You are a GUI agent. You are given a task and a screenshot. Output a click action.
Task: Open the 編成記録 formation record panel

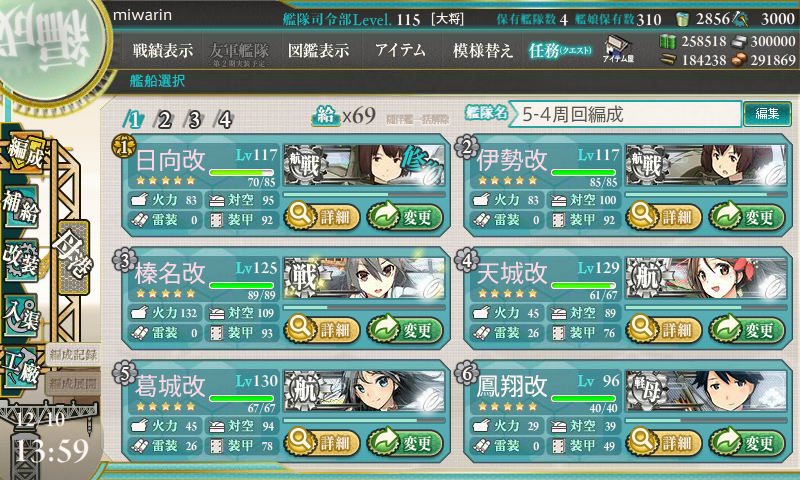(x=73, y=355)
